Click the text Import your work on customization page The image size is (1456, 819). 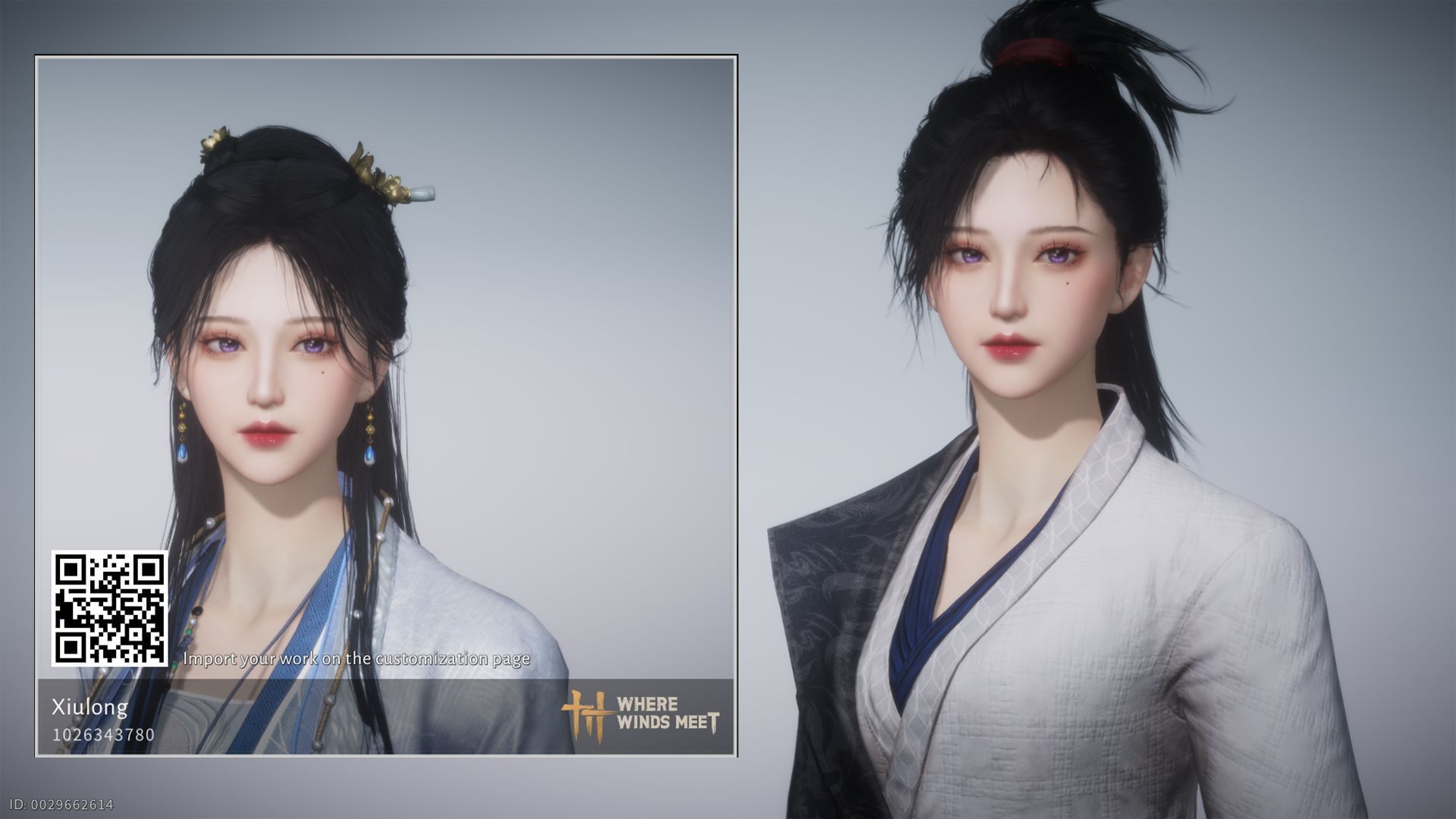click(x=355, y=659)
